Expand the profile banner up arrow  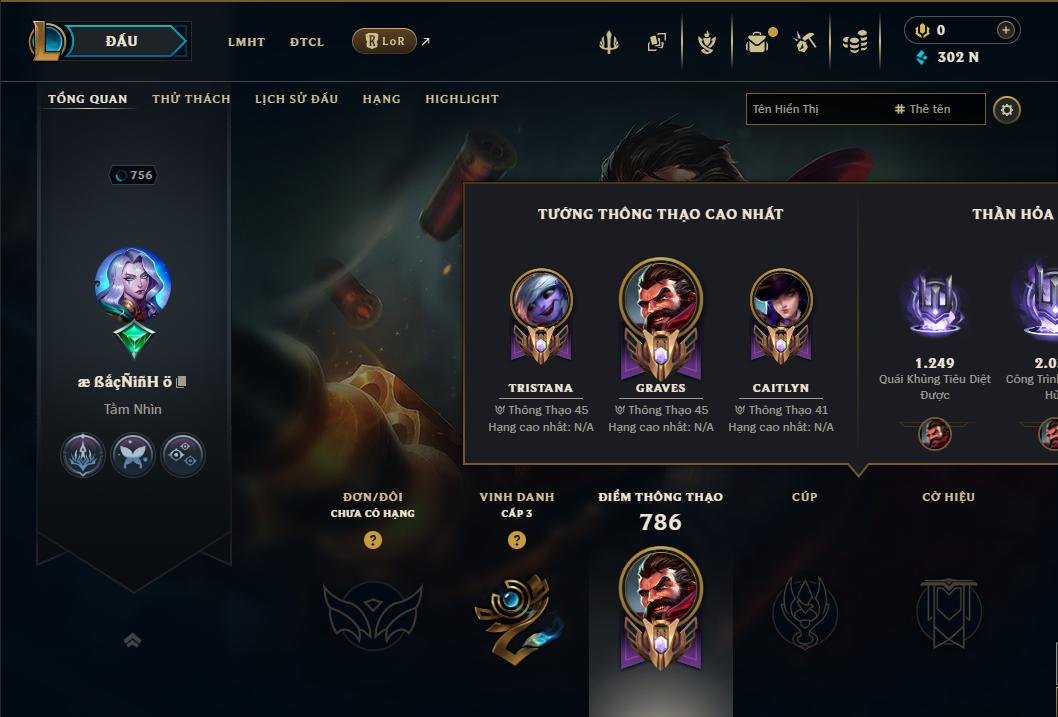[132, 640]
